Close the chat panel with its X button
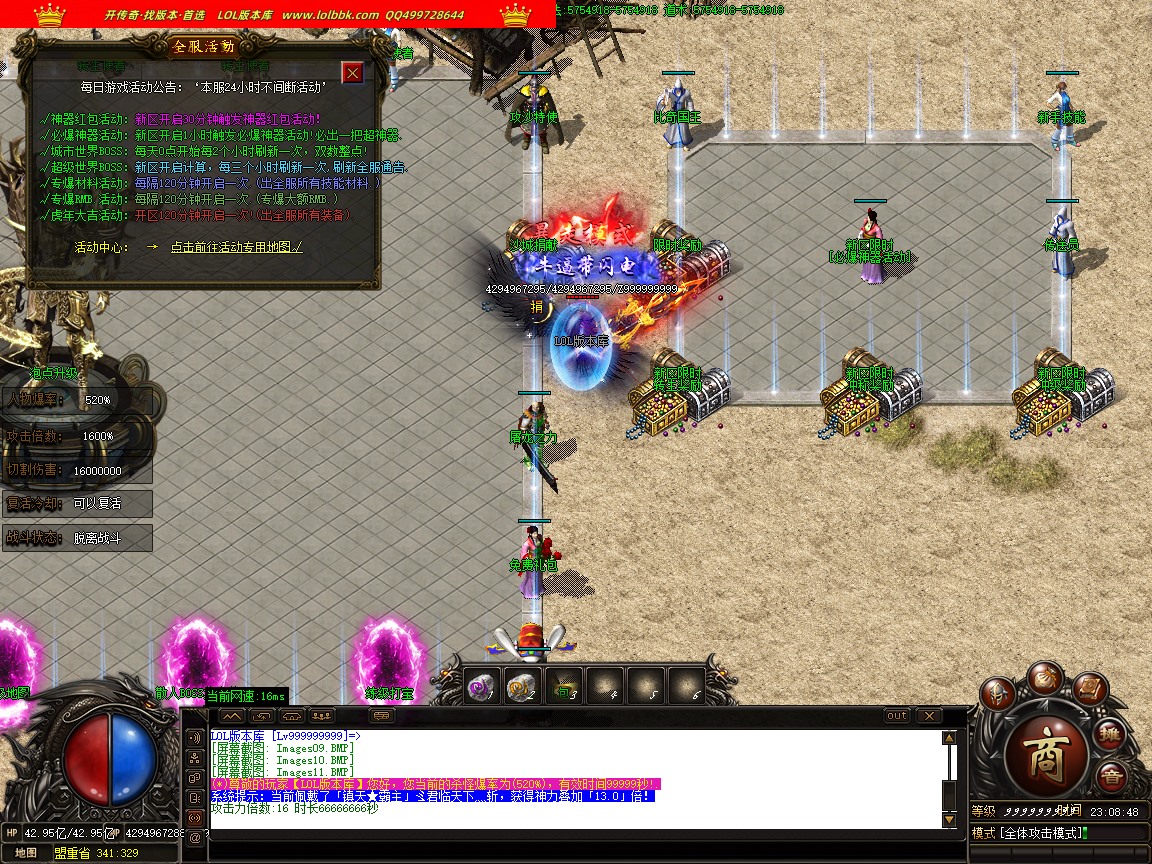This screenshot has height=864, width=1152. pos(928,716)
